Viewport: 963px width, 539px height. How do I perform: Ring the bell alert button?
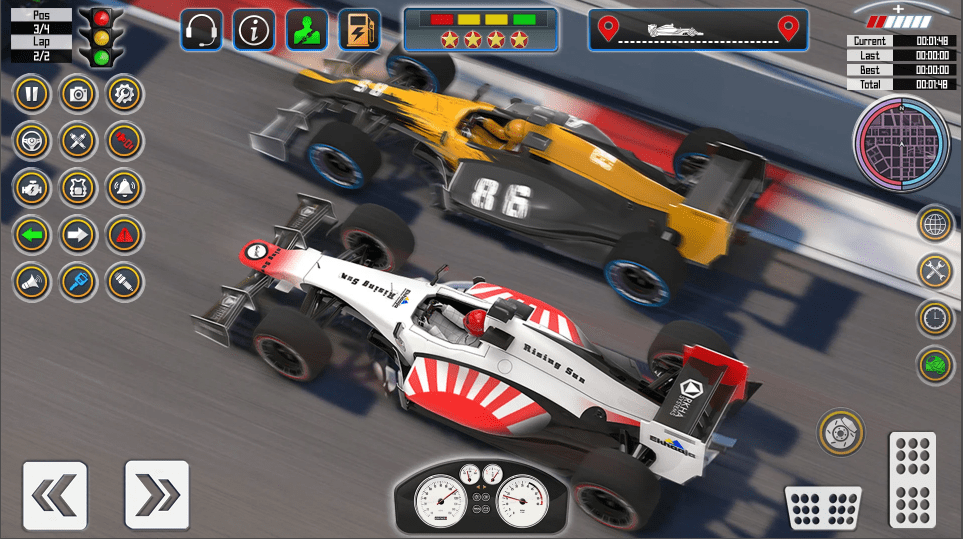[x=125, y=187]
